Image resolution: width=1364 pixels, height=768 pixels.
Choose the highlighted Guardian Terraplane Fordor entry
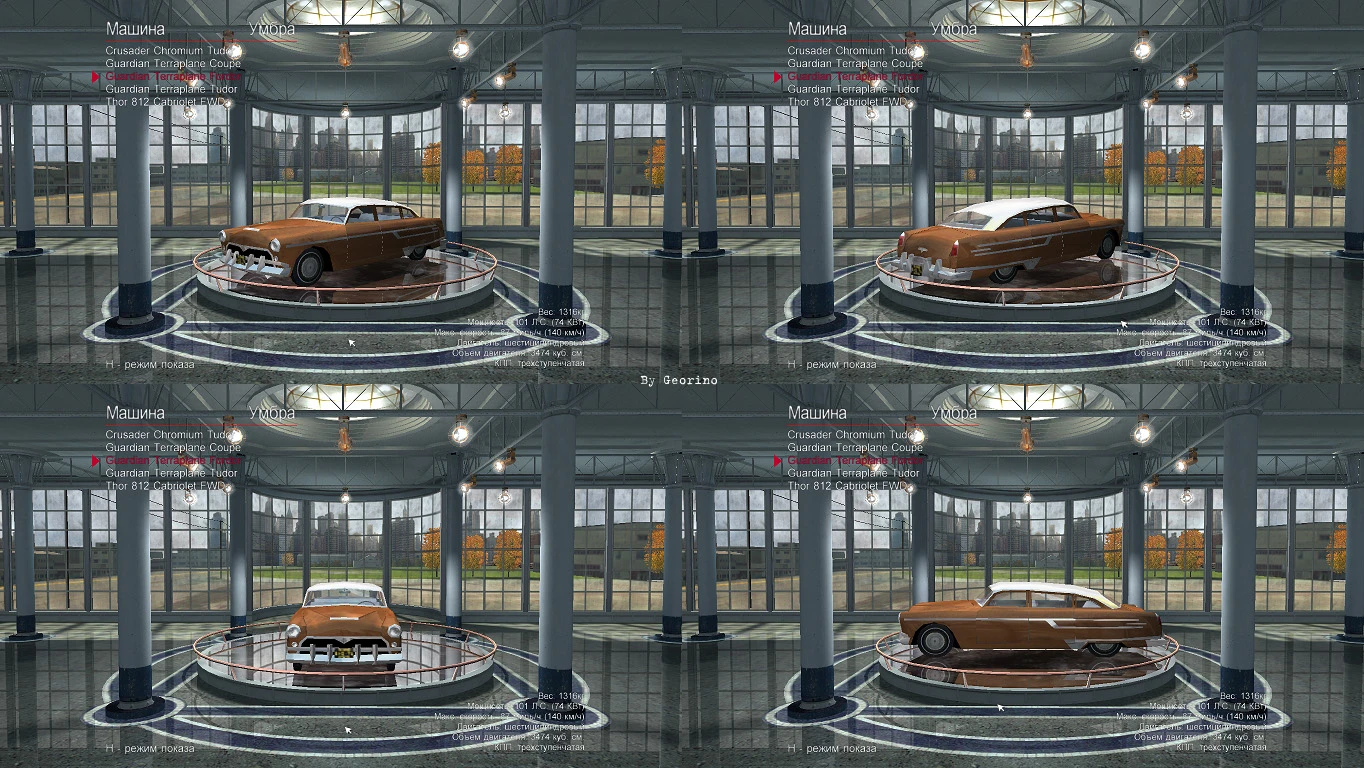click(176, 74)
